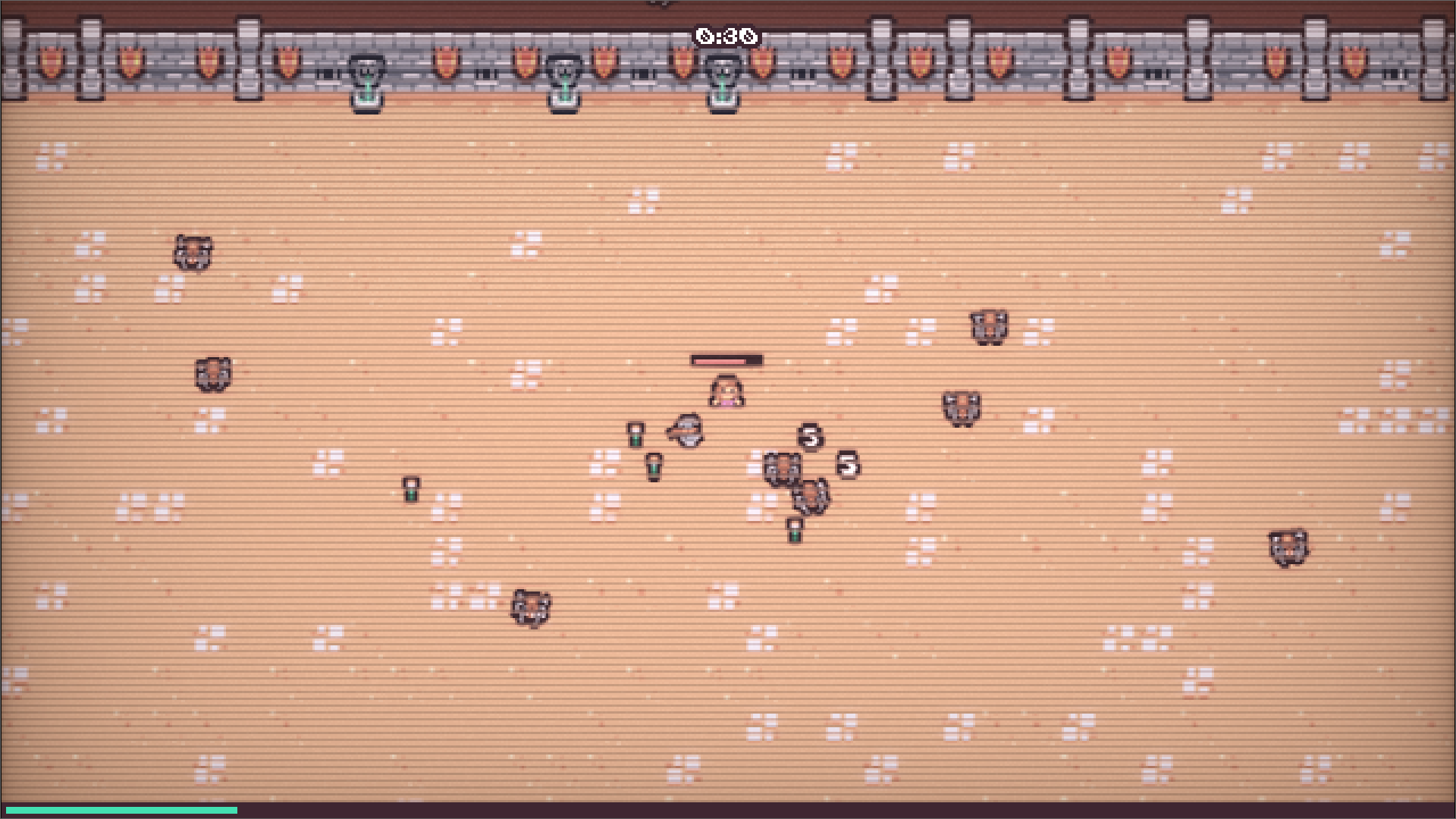Click the pink health bar above the player

[728, 361]
